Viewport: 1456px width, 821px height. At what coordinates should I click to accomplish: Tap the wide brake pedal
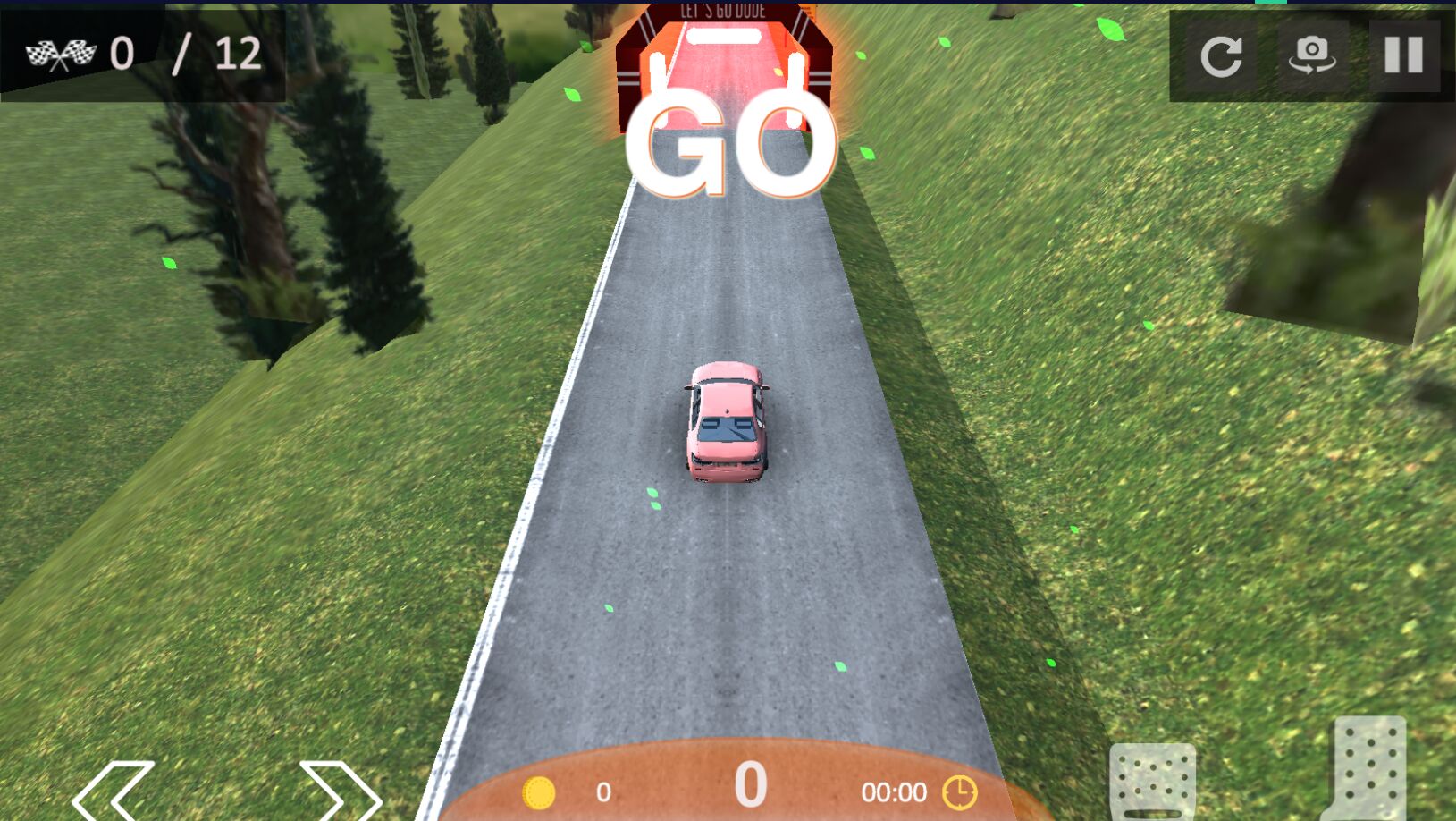coord(1152,780)
